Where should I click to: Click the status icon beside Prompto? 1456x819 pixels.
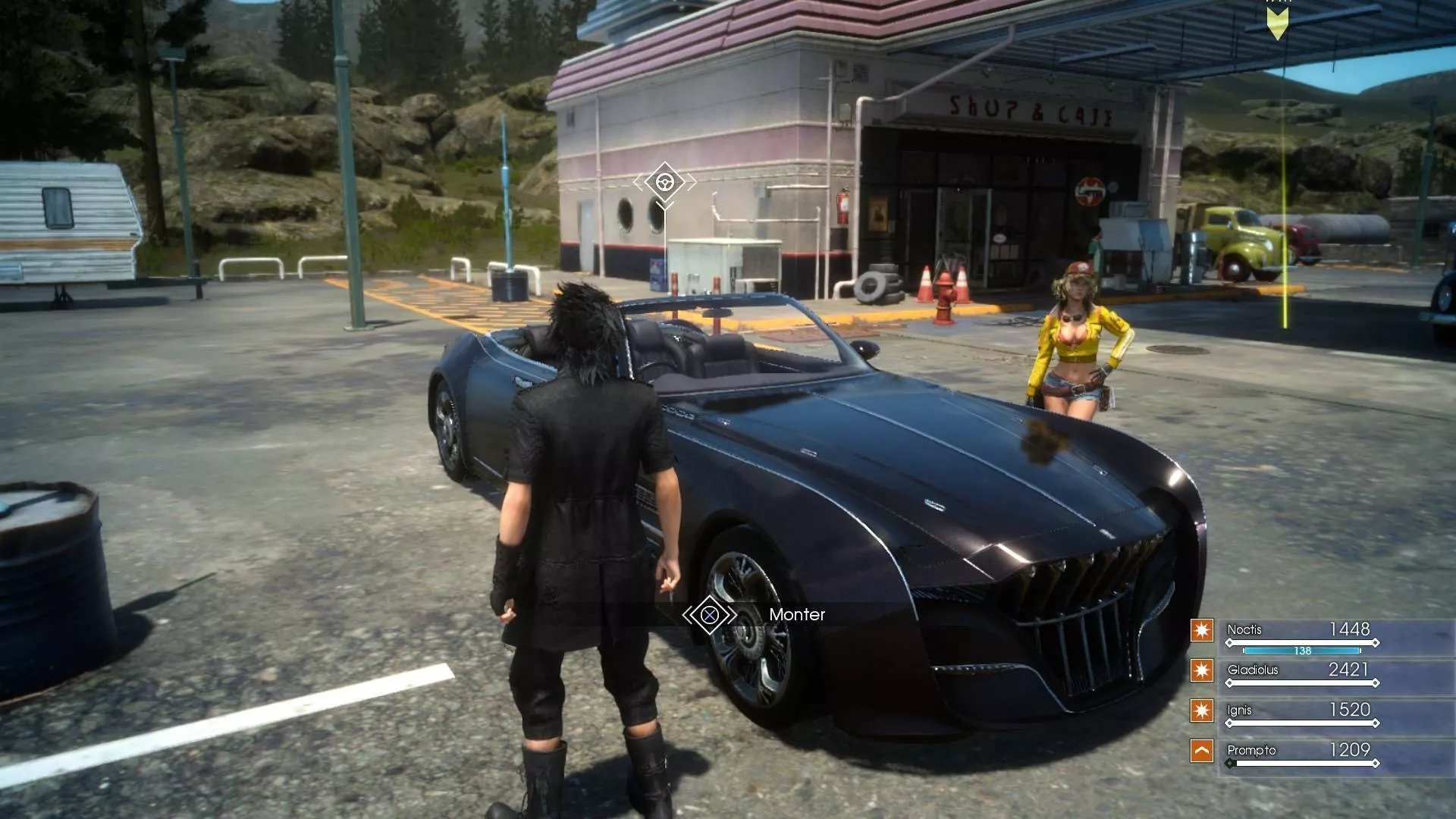[1202, 751]
